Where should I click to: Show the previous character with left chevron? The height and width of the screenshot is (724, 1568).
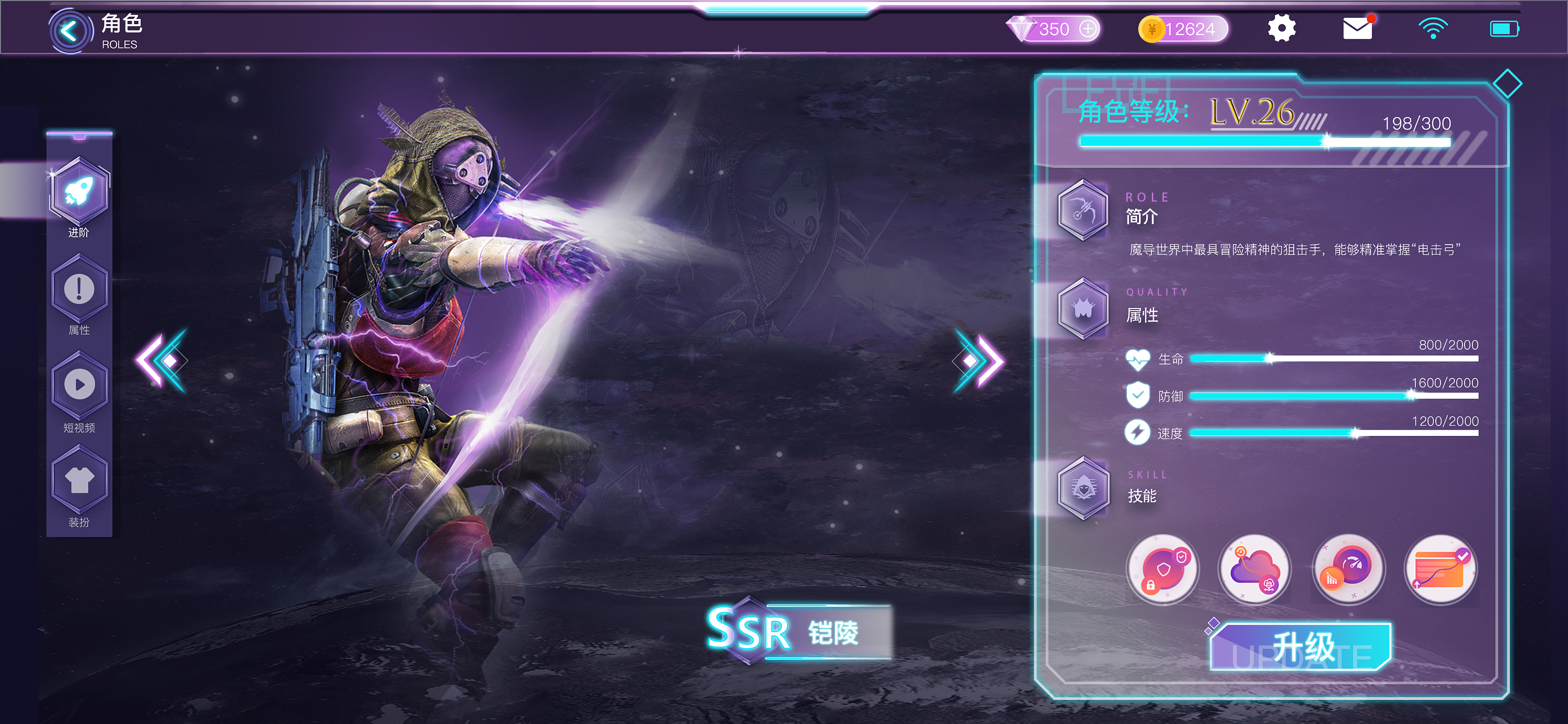[x=162, y=361]
